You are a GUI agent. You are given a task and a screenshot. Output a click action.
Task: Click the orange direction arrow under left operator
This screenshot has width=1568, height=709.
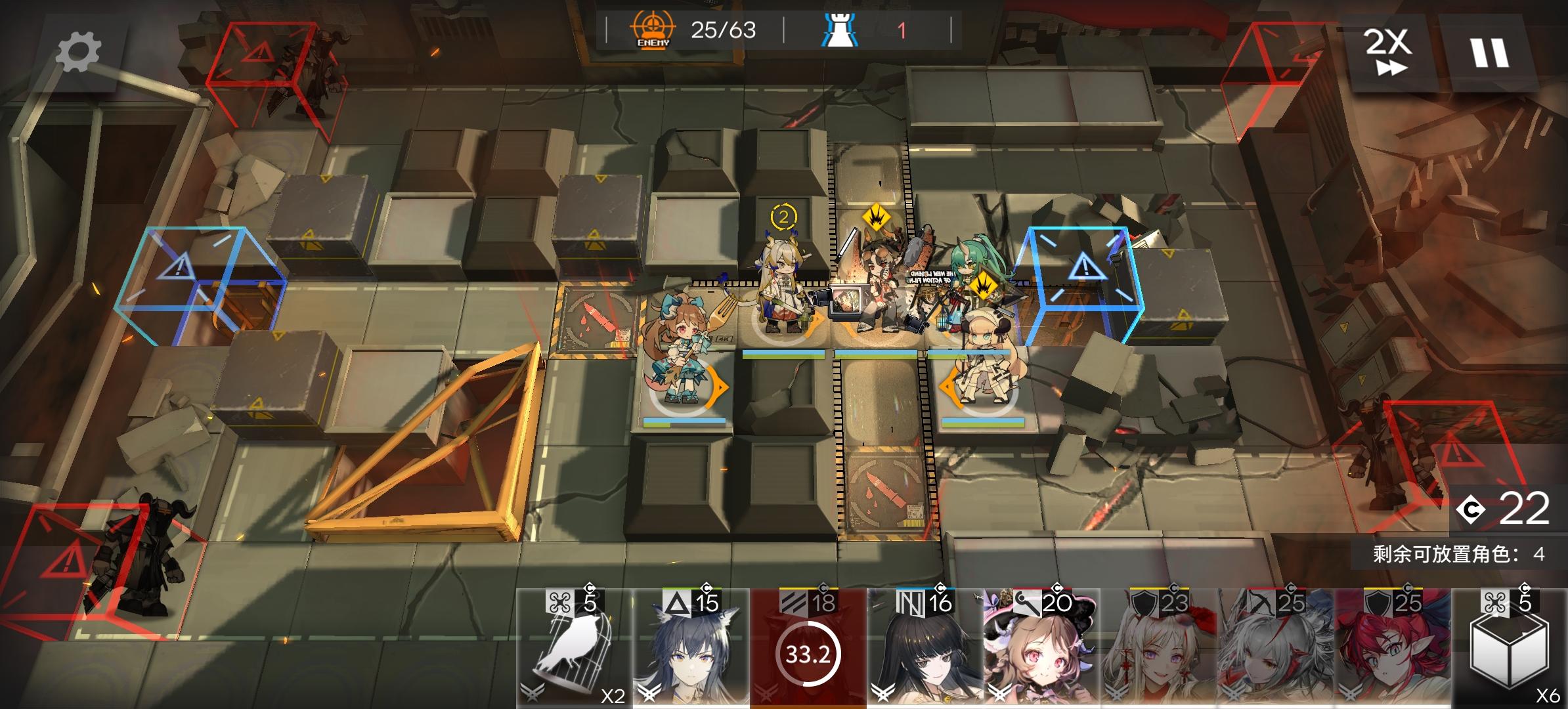[718, 388]
